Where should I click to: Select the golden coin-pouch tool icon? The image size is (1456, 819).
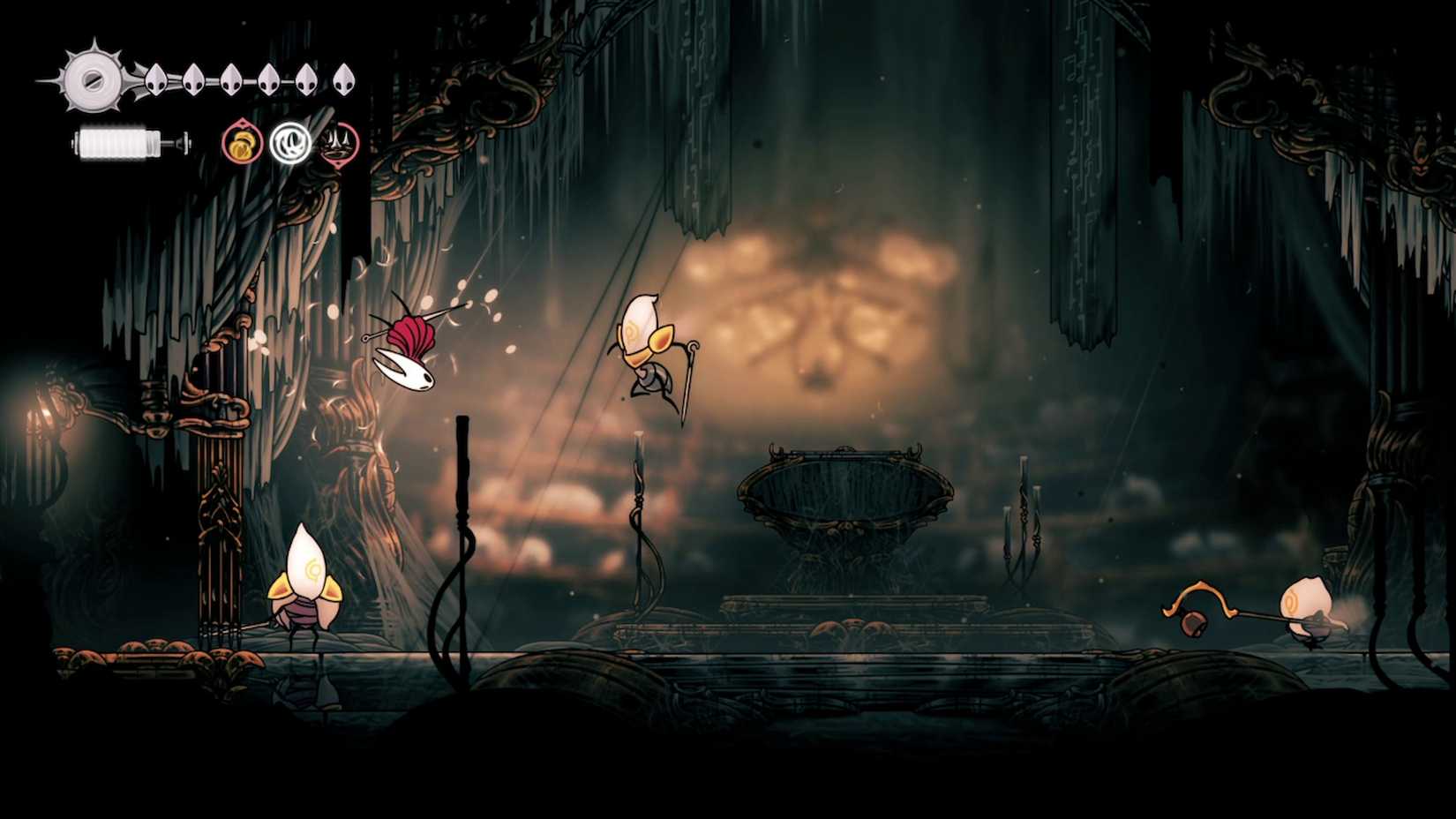[x=243, y=143]
